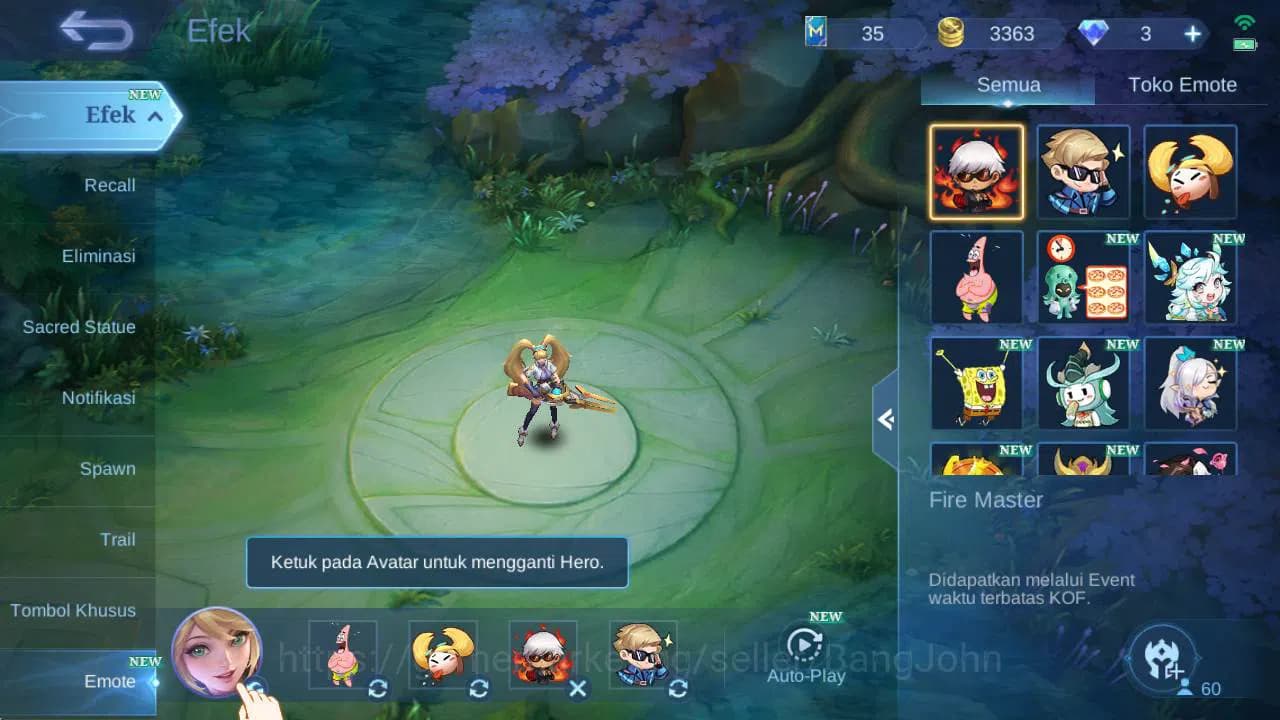Image resolution: width=1280 pixels, height=720 pixels.
Task: Open the SpongeBob emote with NEW label
Action: click(x=977, y=384)
